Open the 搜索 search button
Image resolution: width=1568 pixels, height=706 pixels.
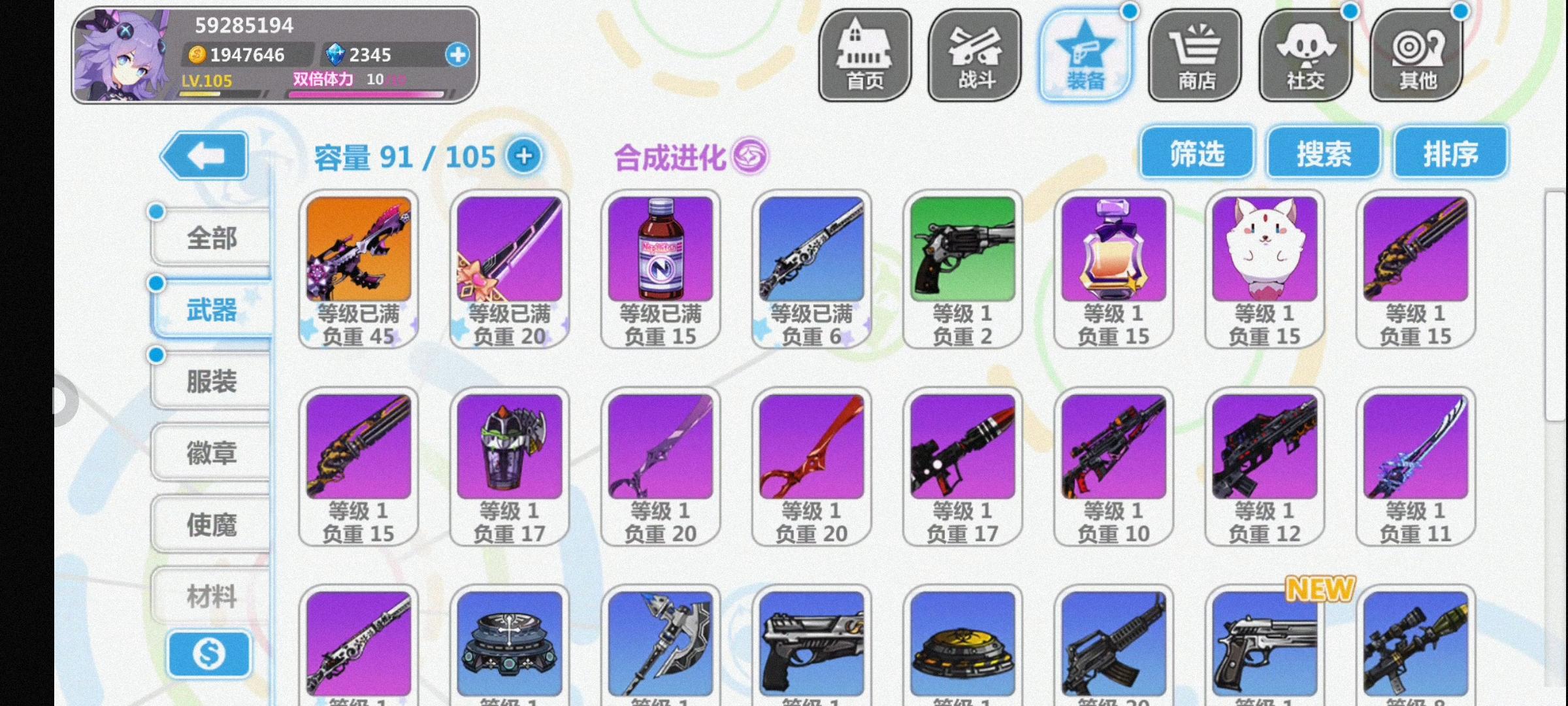point(1323,152)
